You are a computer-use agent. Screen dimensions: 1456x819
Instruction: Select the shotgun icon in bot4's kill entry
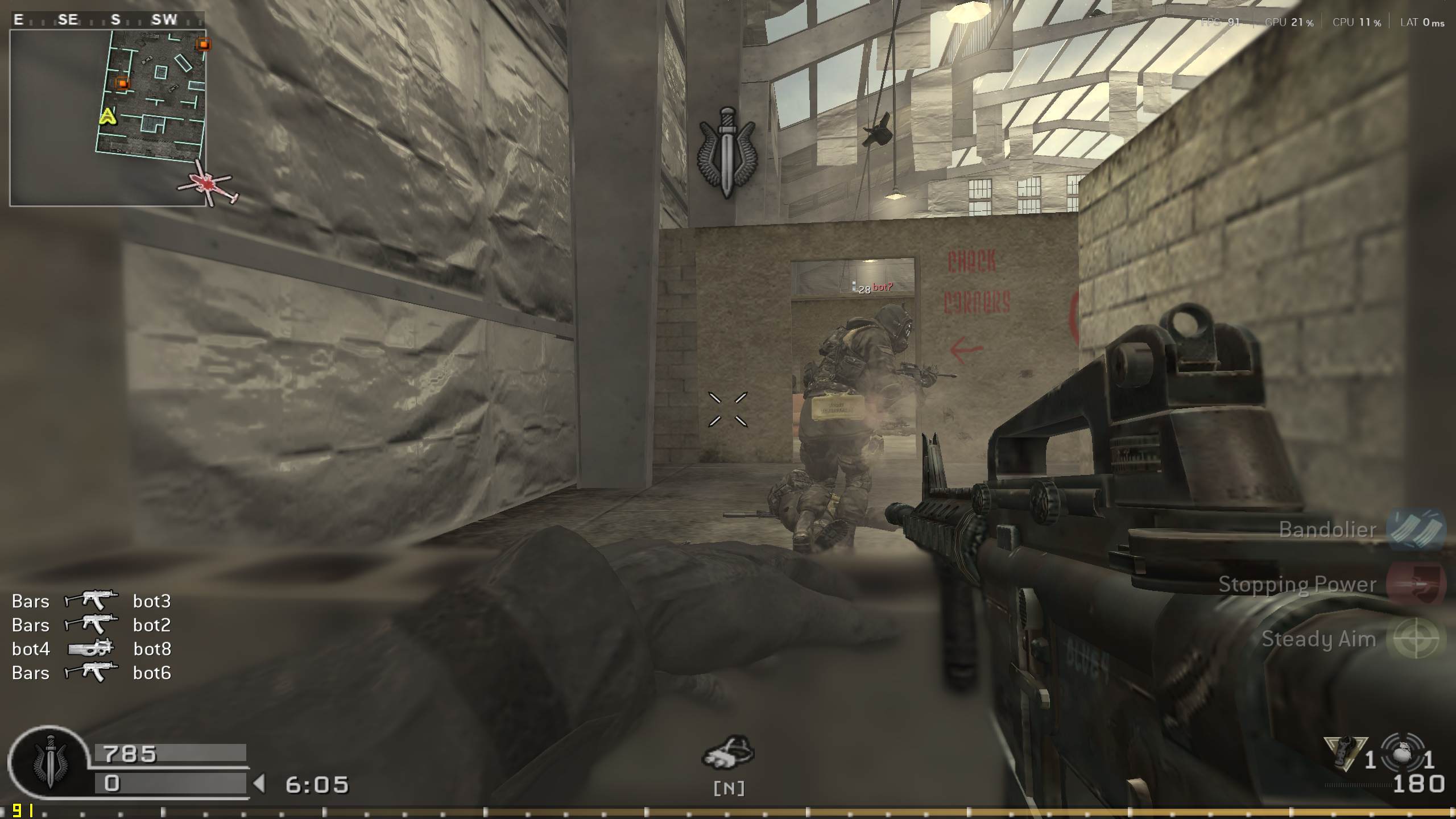(x=91, y=649)
